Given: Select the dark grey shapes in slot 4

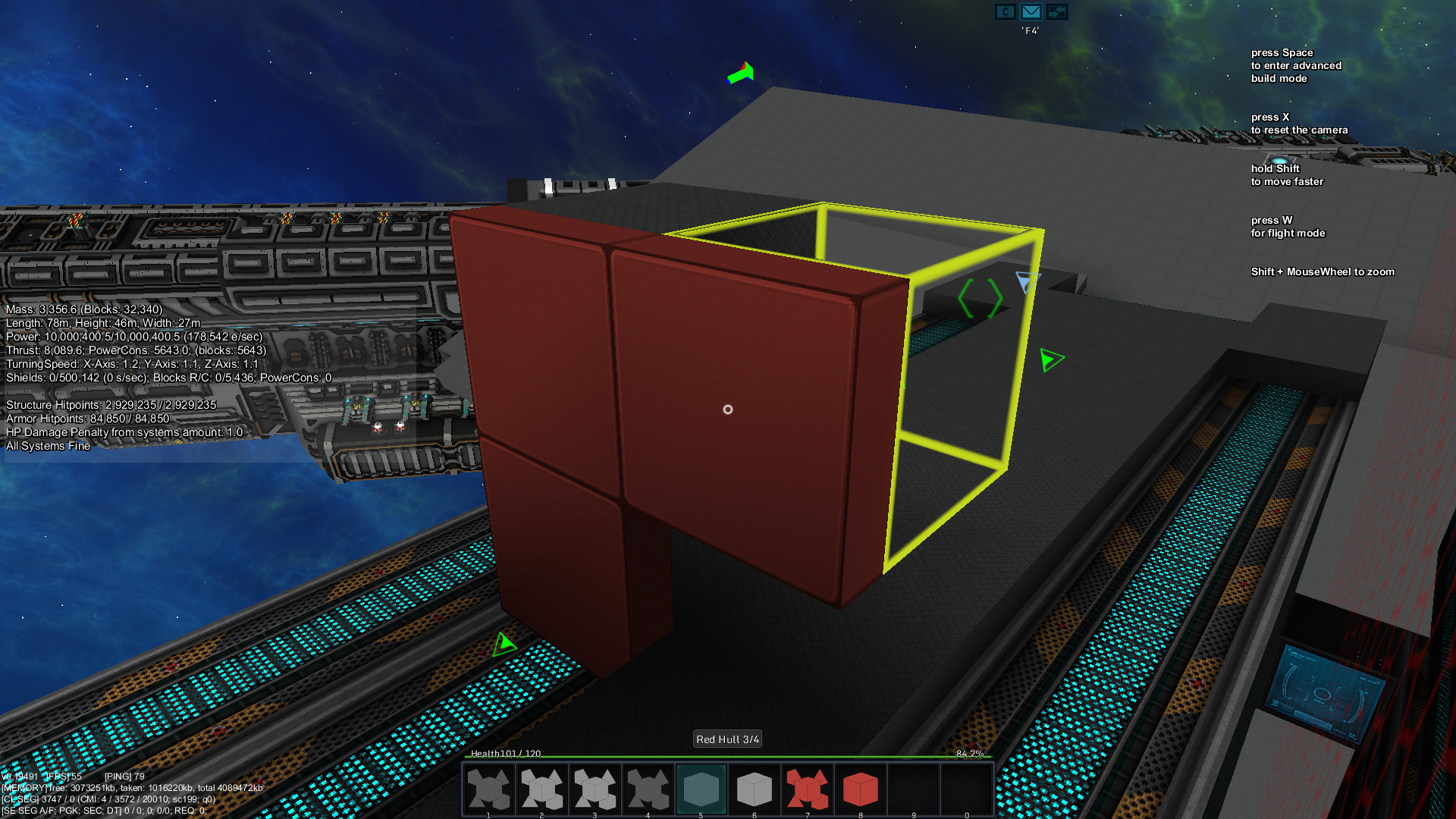Looking at the screenshot, I should [x=648, y=789].
